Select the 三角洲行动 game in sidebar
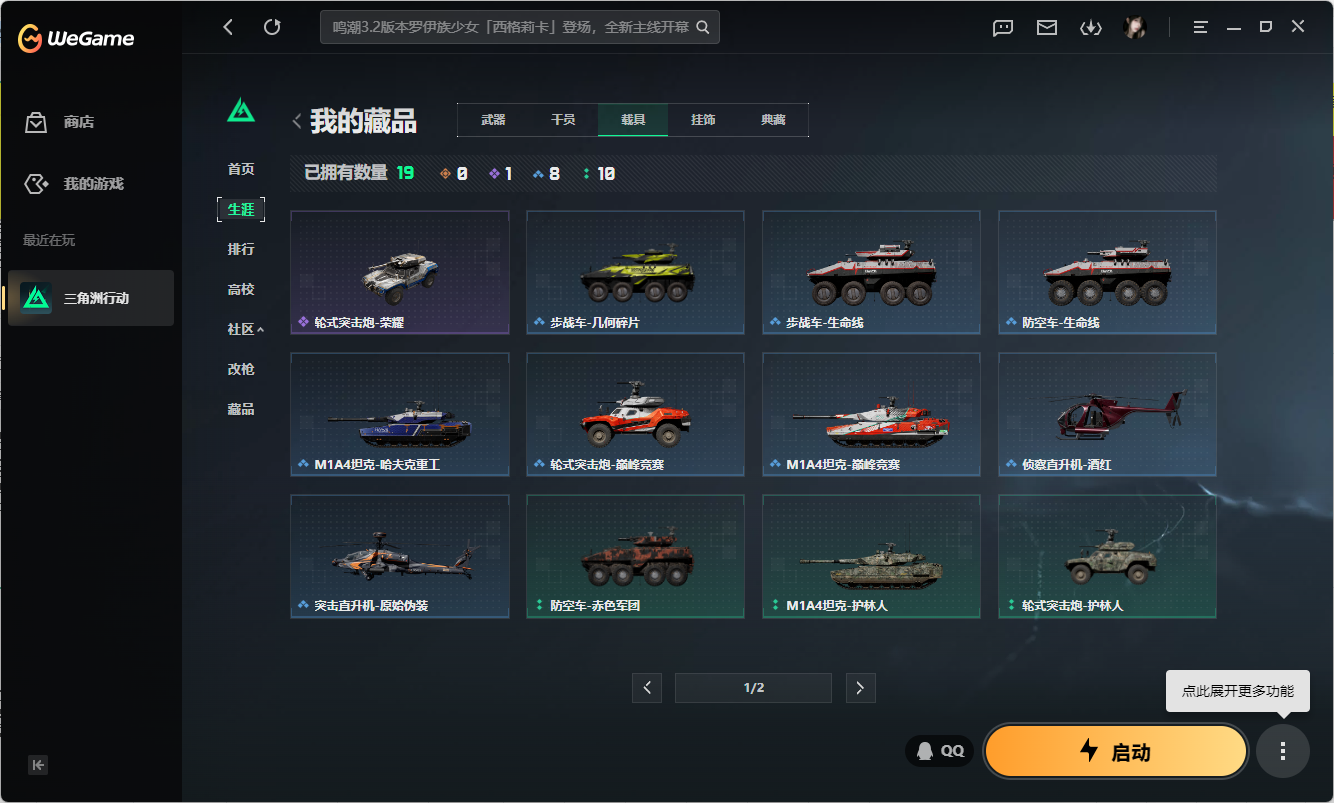Image resolution: width=1334 pixels, height=803 pixels. click(x=90, y=298)
